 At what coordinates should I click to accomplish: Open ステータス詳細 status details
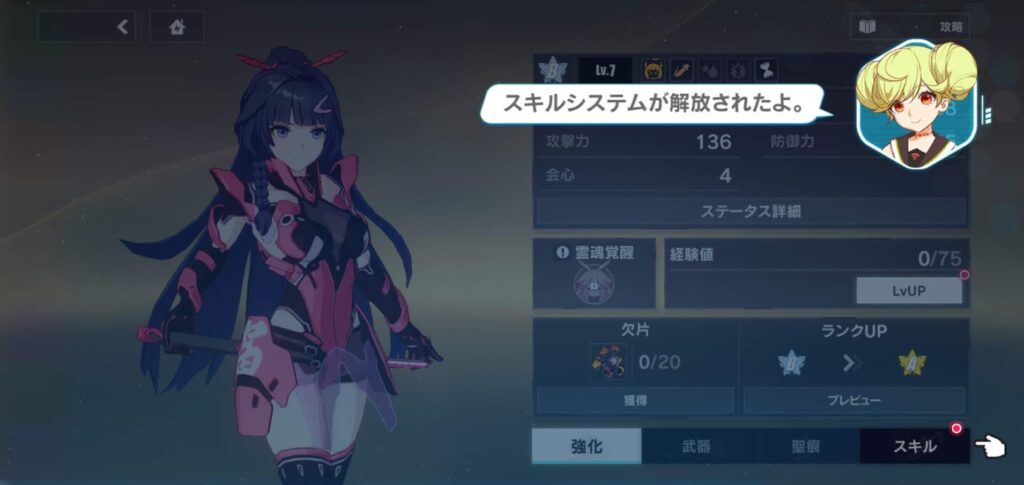click(751, 211)
